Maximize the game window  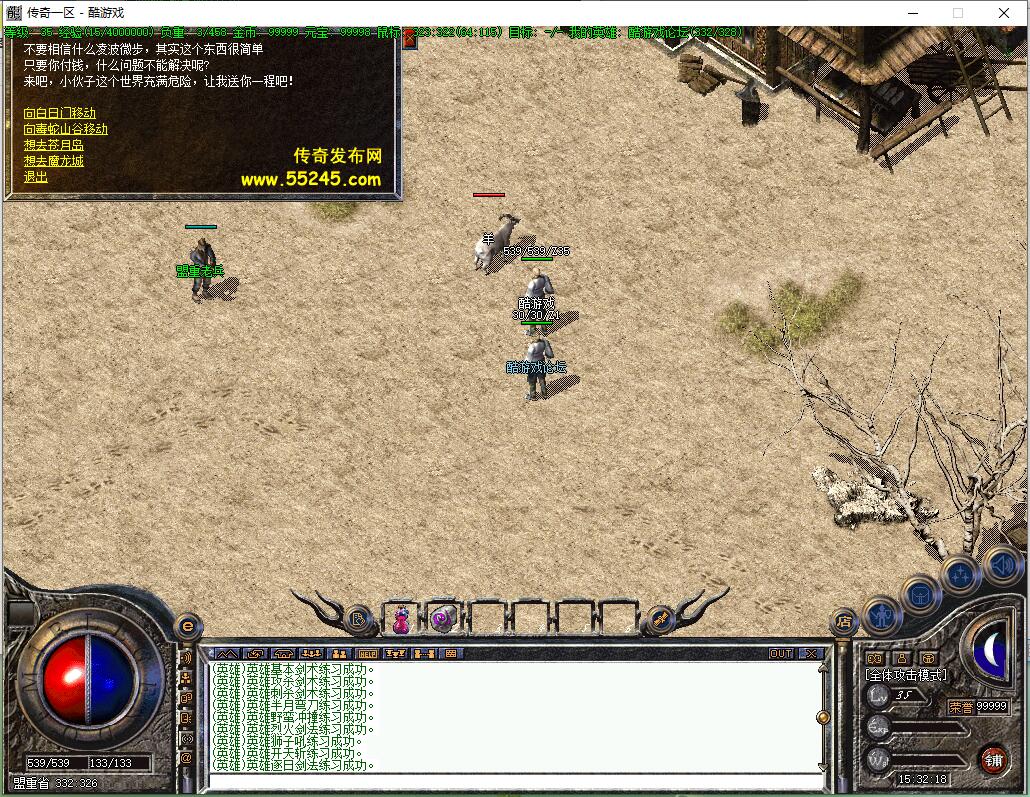(x=957, y=13)
